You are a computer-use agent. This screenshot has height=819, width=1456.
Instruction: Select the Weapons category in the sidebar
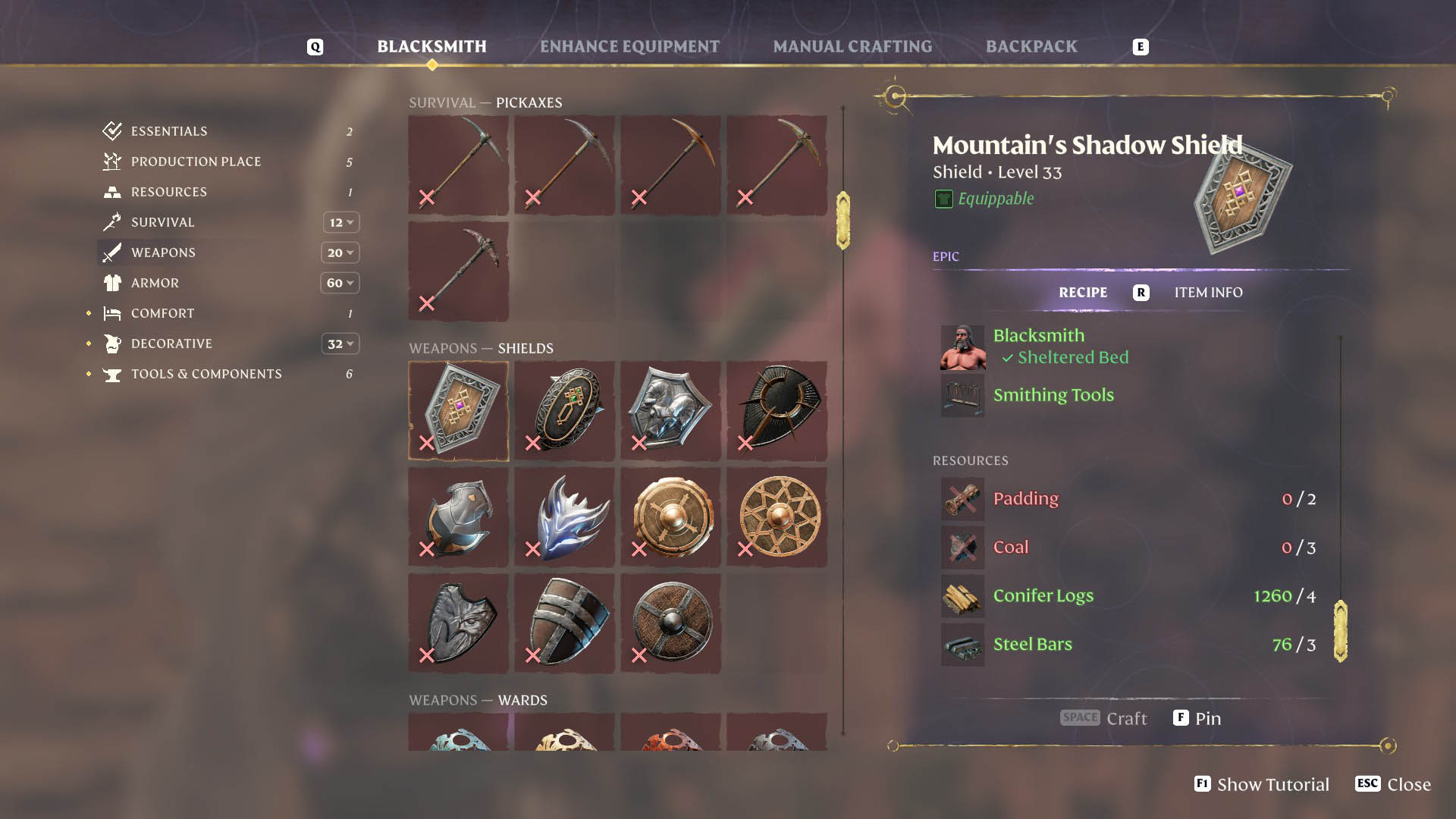pyautogui.click(x=162, y=253)
